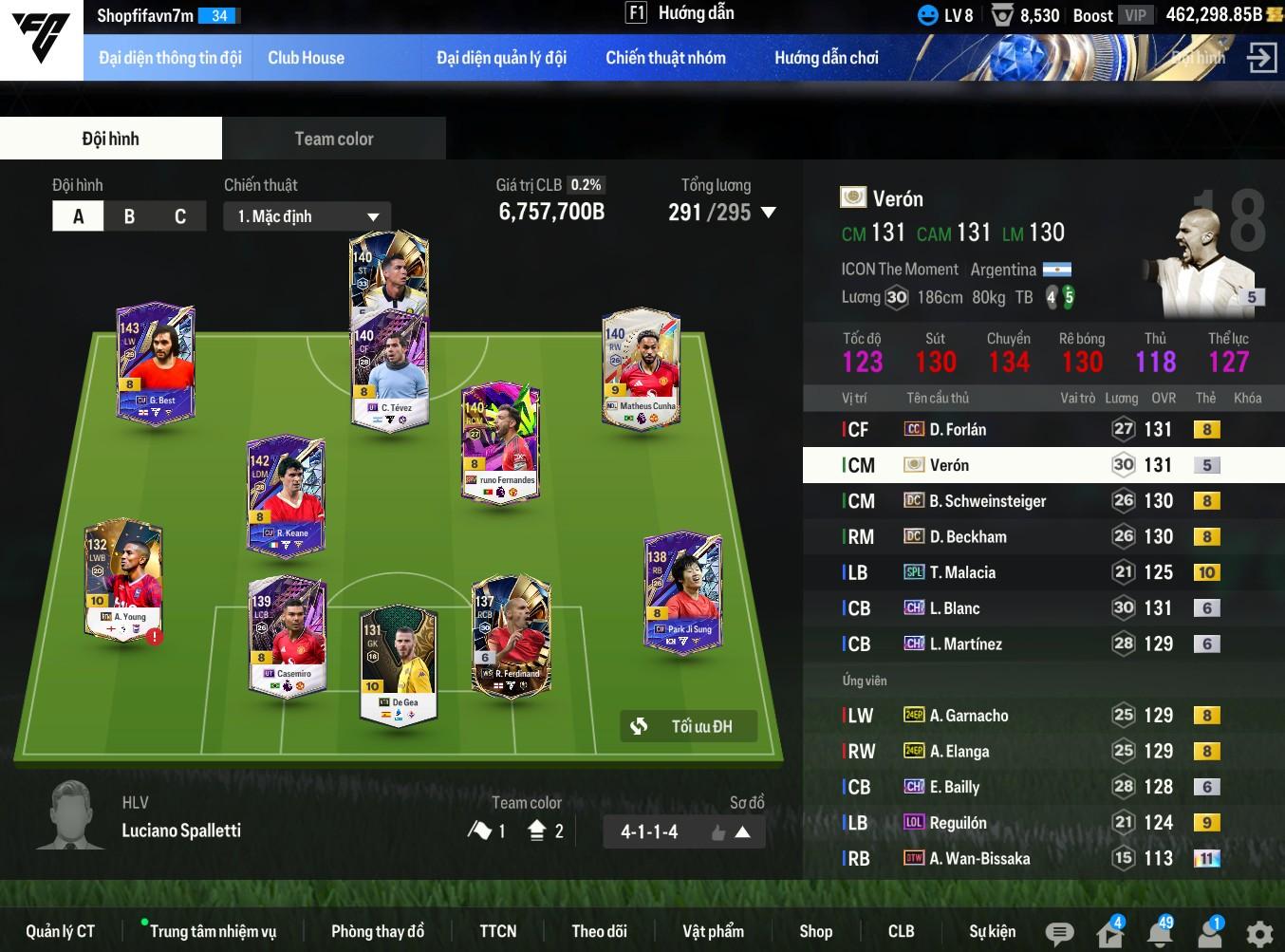Click the exit door icon
Screen dimensions: 1285x952
1261,58
